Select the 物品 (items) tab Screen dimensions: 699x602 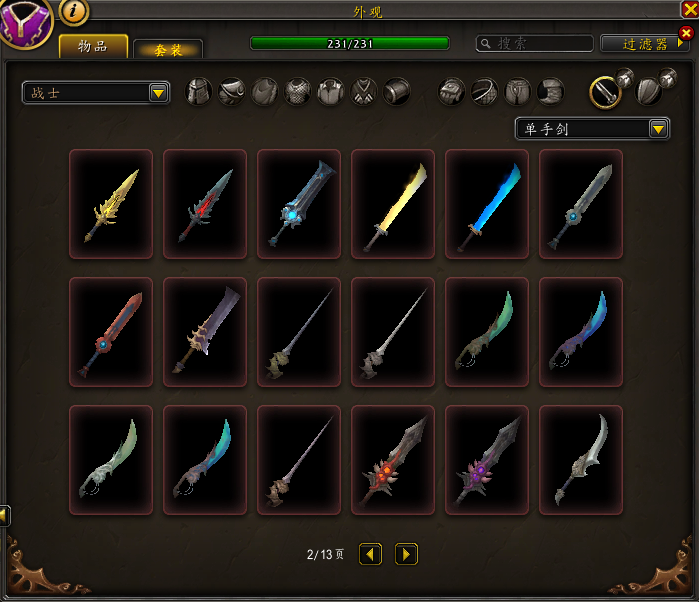93,46
